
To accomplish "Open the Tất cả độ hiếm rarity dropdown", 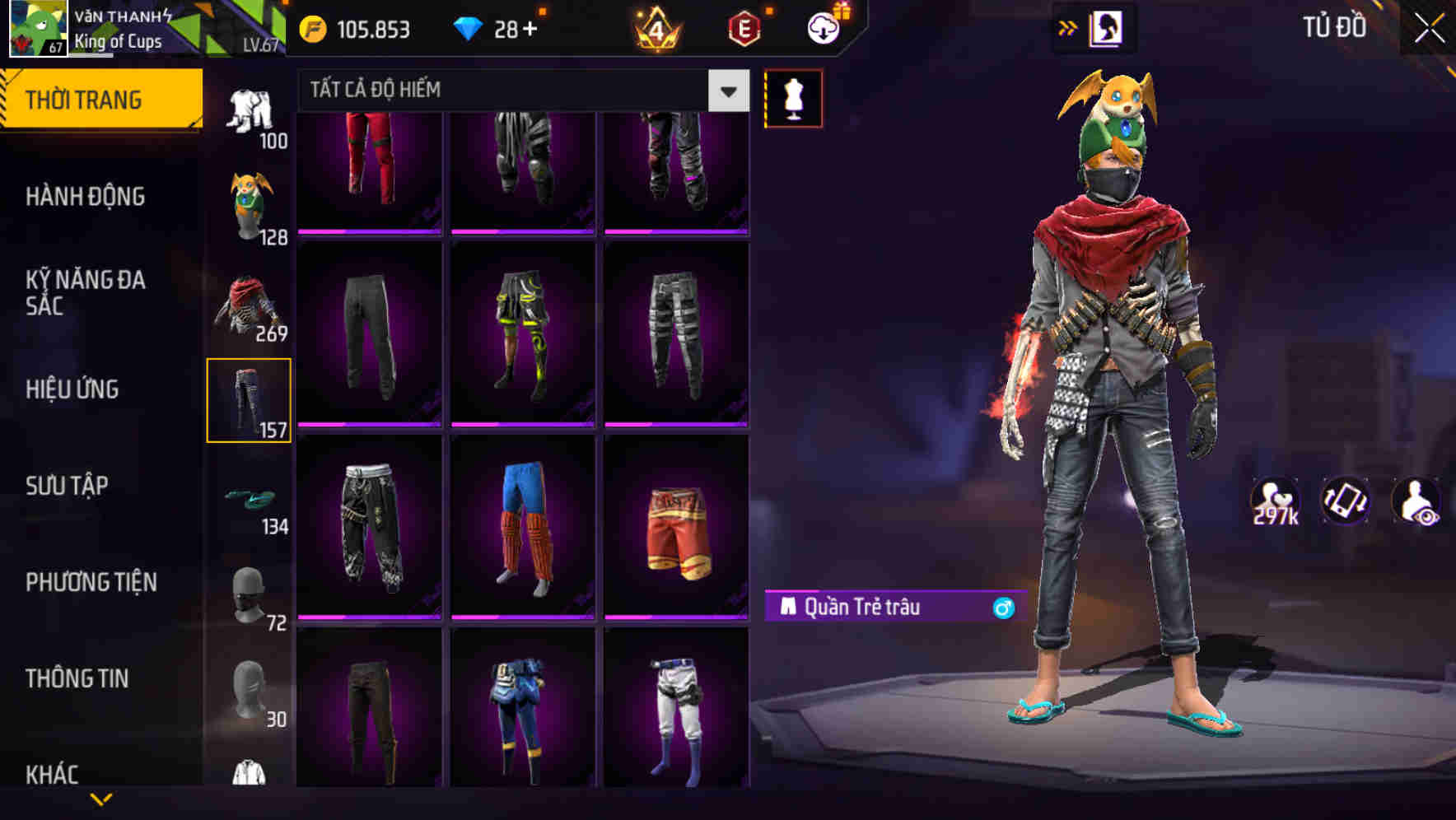I will tap(511, 90).
